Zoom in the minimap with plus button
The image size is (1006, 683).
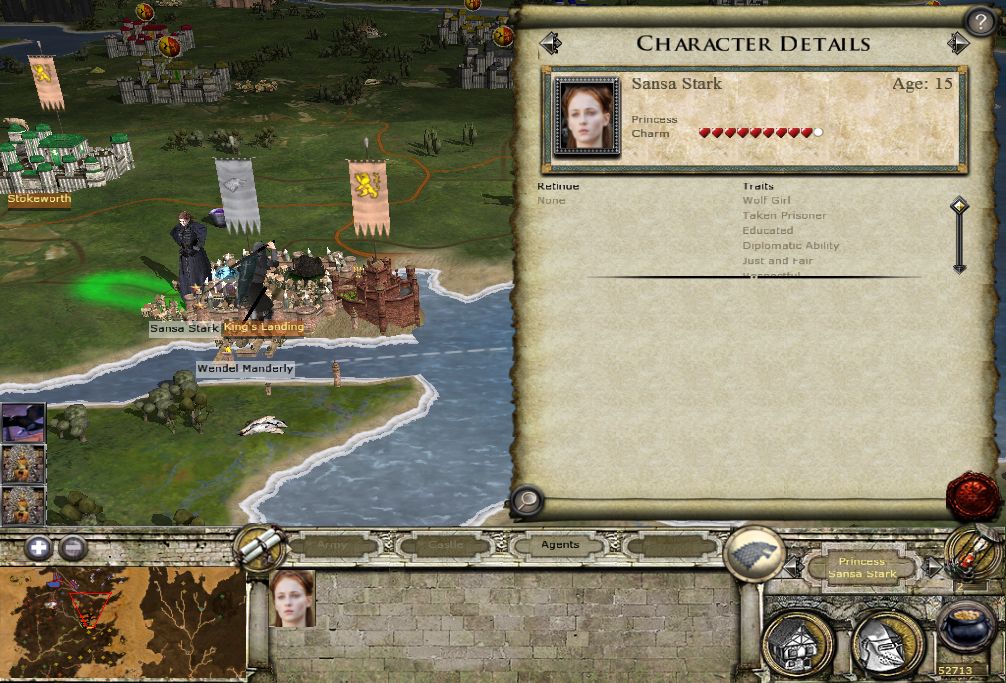tap(38, 547)
